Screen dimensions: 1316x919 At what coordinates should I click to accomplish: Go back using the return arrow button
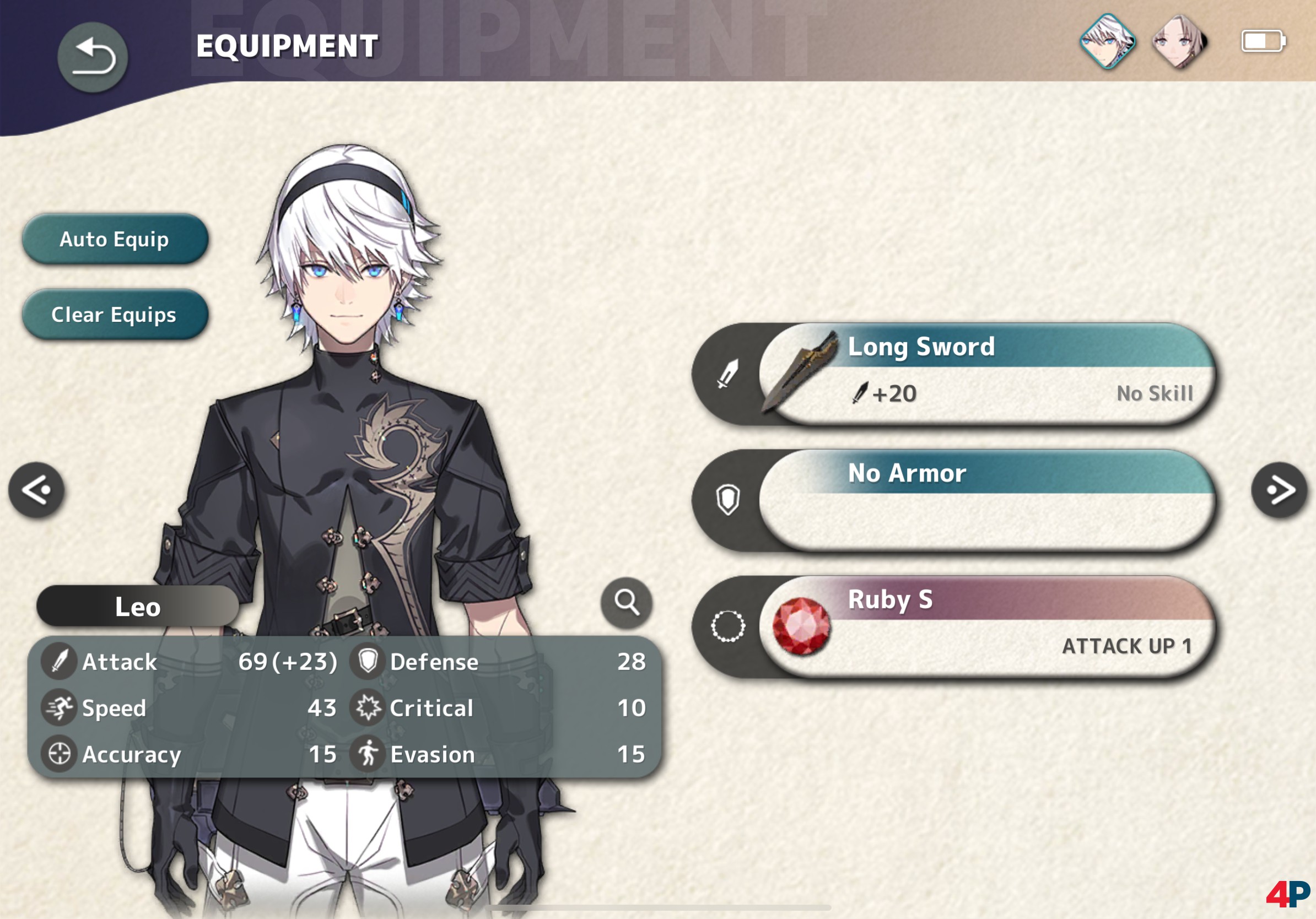coord(92,57)
